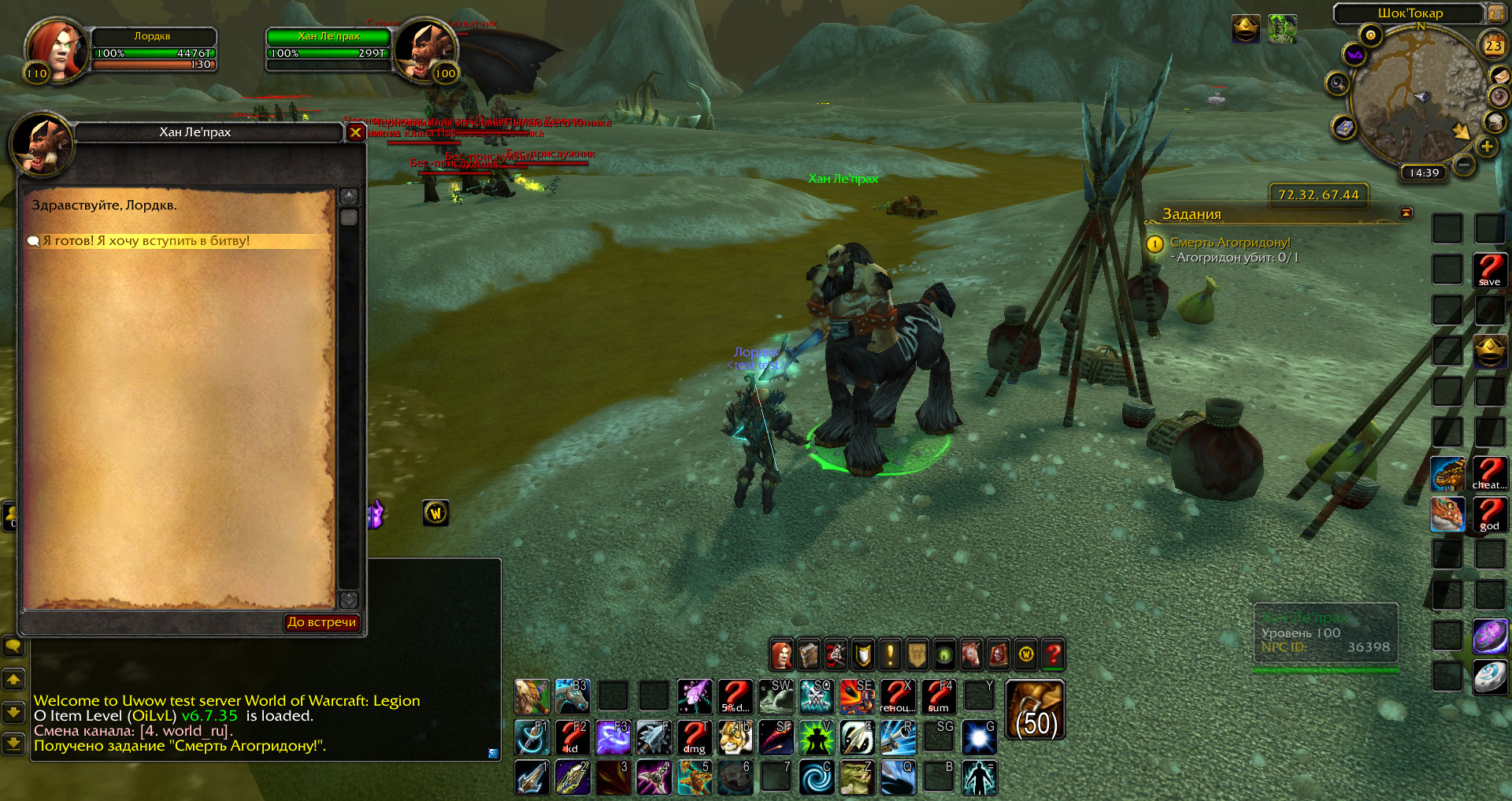
Task: Close the Хан Ле'прах dialogue window
Action: 355,132
